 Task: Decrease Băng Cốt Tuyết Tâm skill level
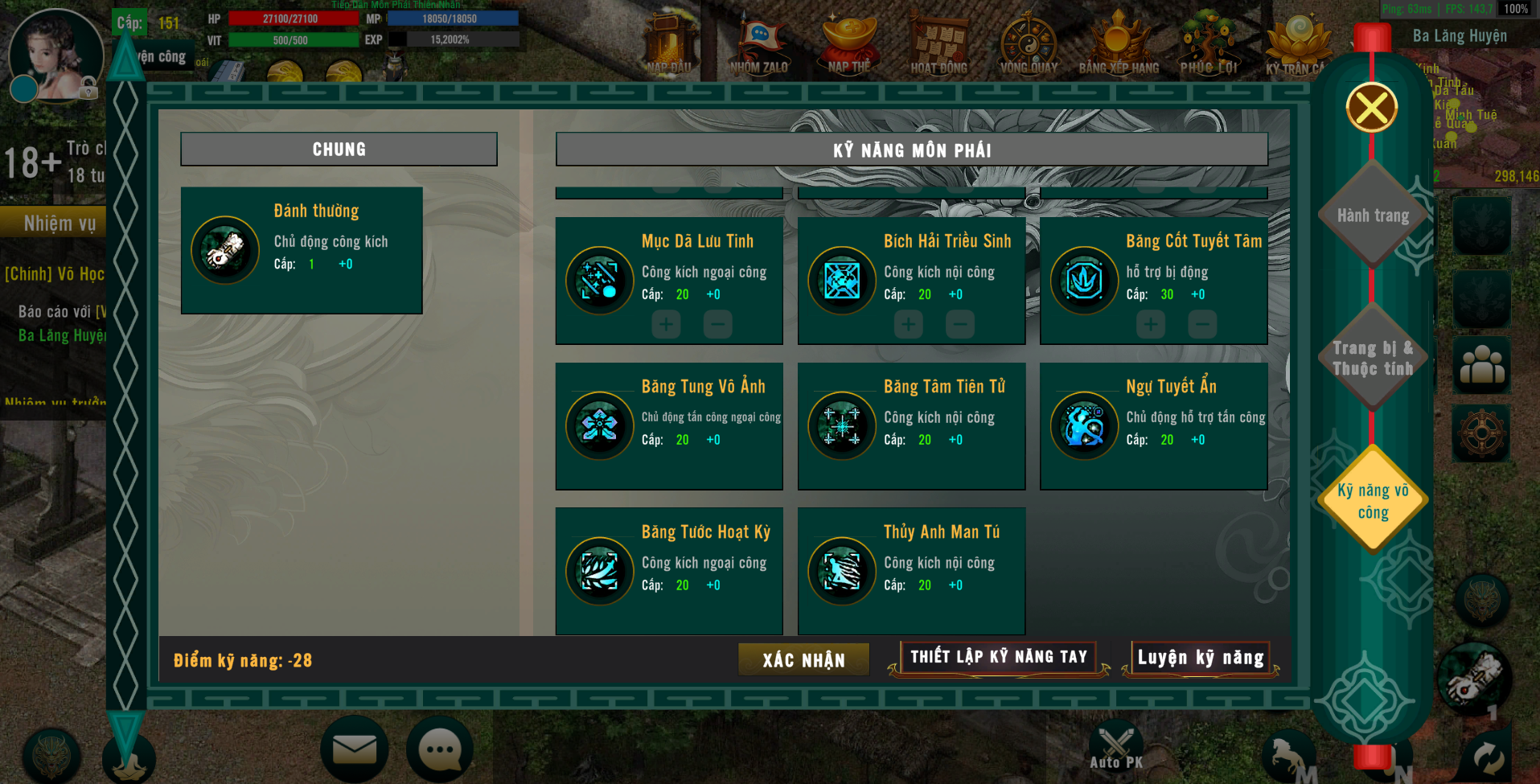(1201, 324)
